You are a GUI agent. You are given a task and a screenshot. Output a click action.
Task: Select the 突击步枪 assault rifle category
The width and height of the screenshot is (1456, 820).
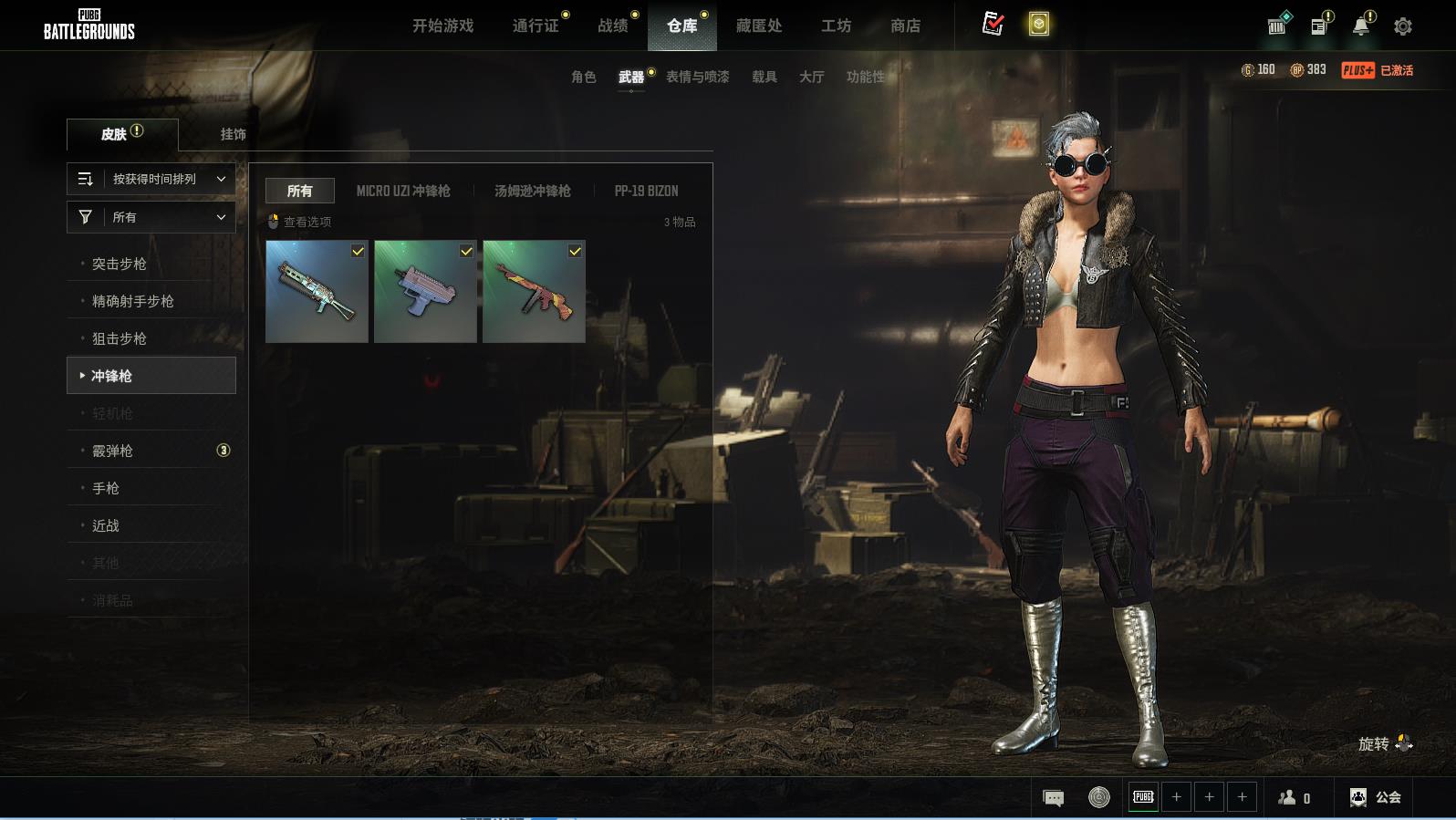[x=120, y=264]
